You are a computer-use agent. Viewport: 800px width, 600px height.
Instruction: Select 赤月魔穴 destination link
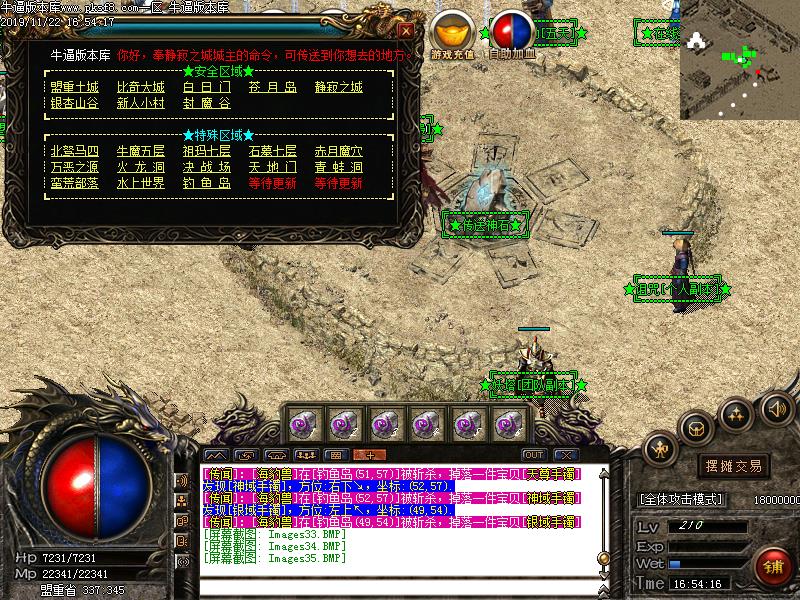[338, 151]
